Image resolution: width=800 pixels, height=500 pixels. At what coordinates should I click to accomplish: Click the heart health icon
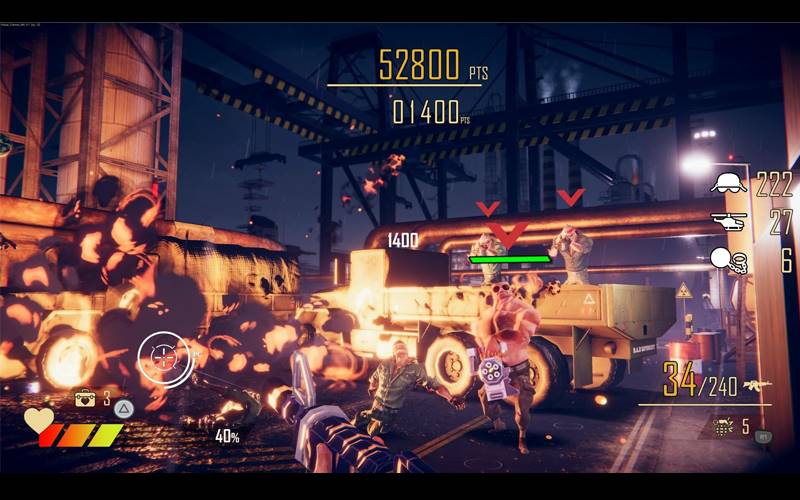[38, 420]
